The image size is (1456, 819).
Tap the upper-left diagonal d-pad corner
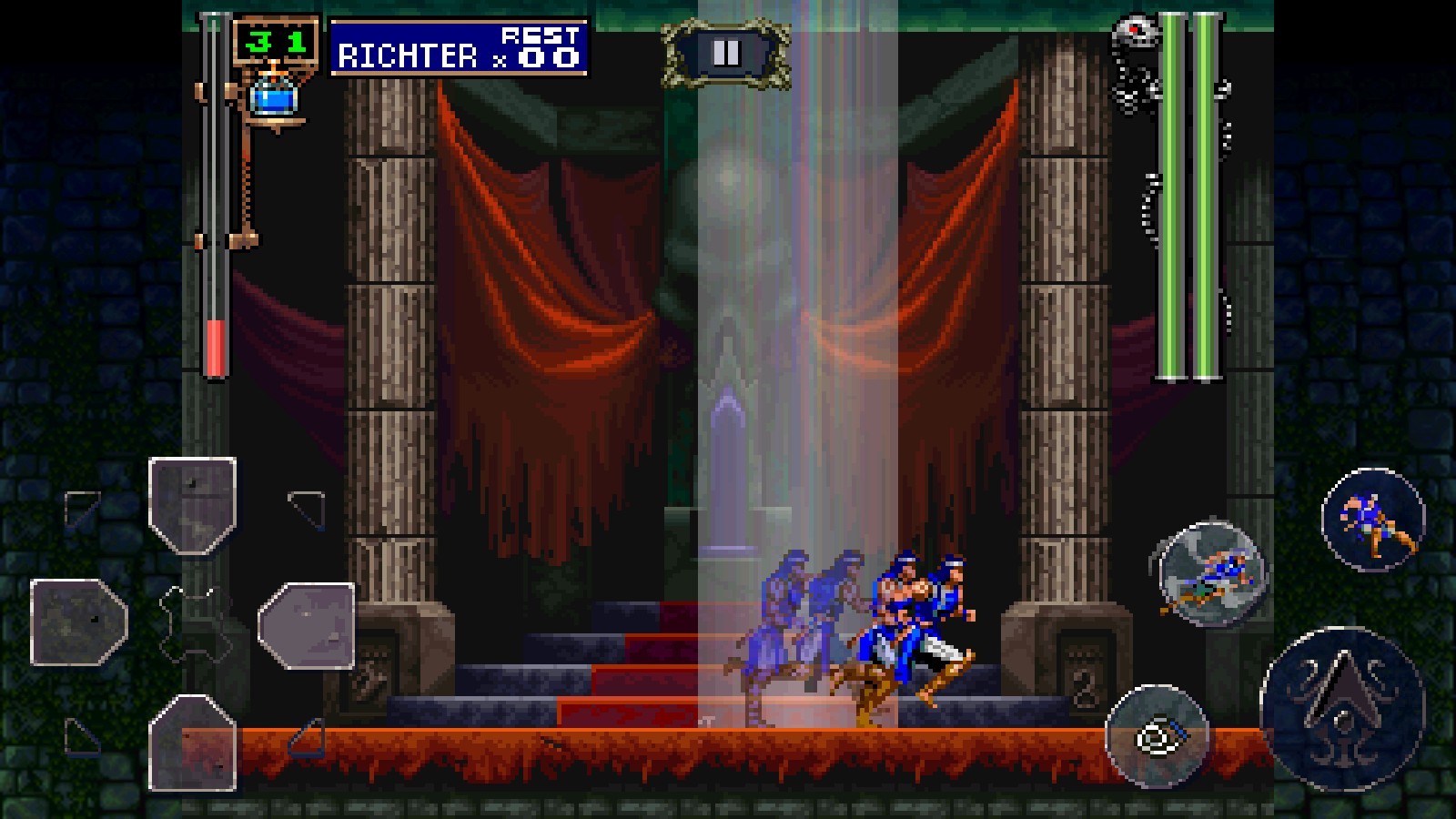pyautogui.click(x=82, y=507)
